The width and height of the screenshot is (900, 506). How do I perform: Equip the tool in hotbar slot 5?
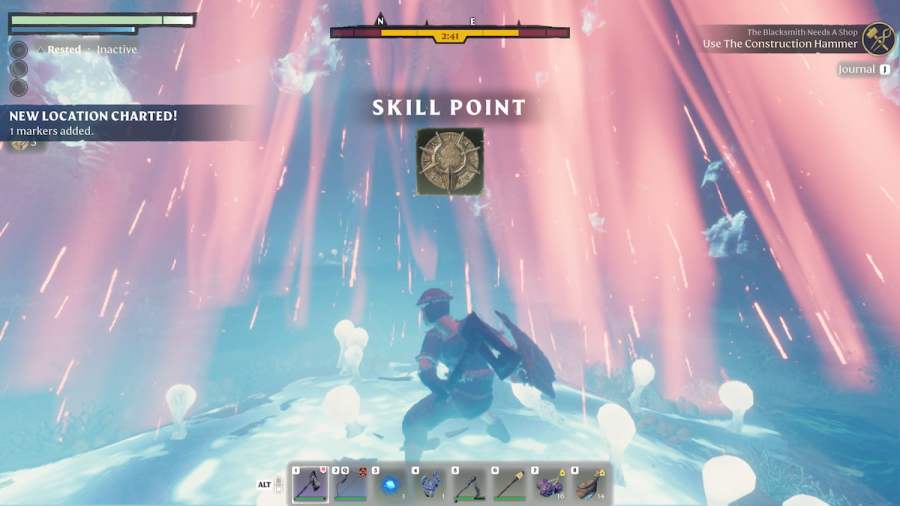tap(470, 485)
